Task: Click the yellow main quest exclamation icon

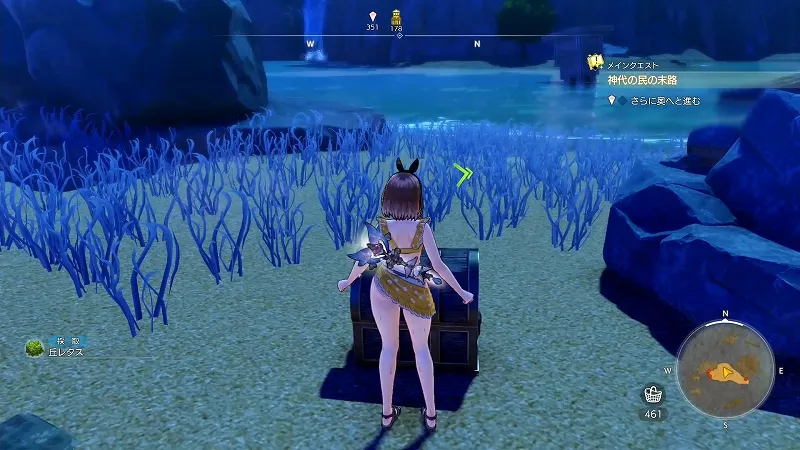Action: 596,62
